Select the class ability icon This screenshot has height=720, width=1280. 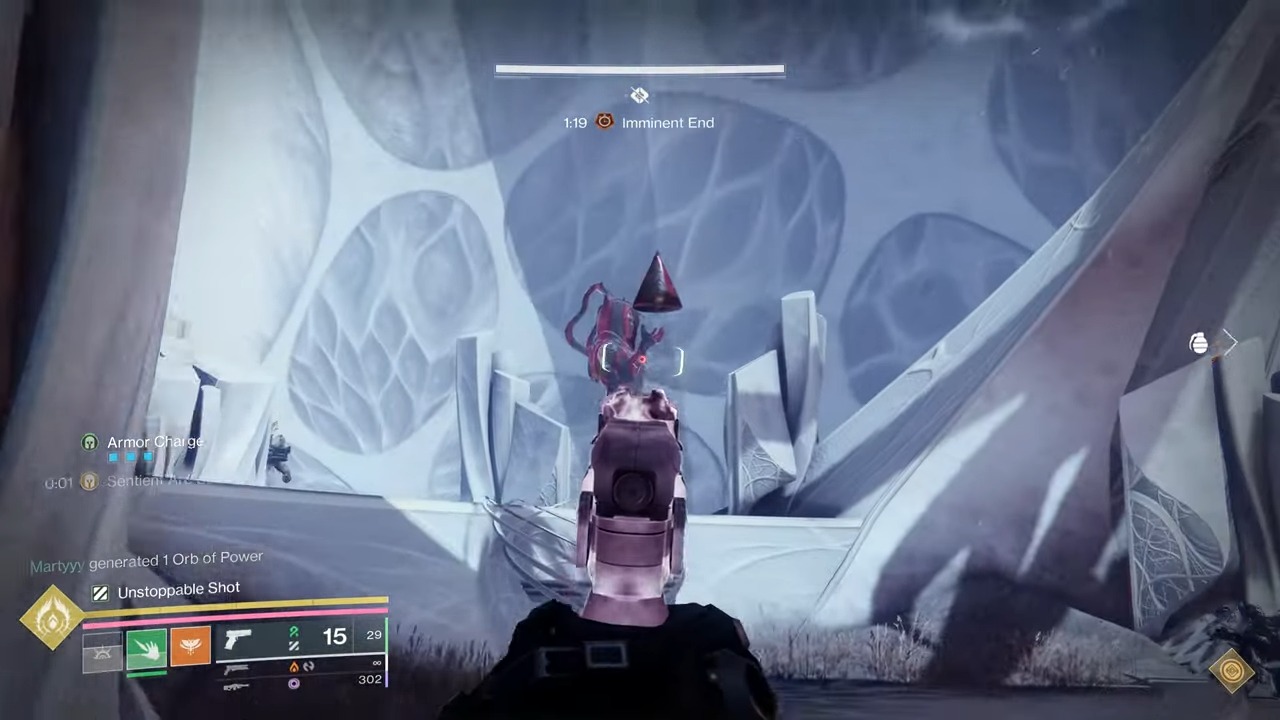(x=103, y=650)
